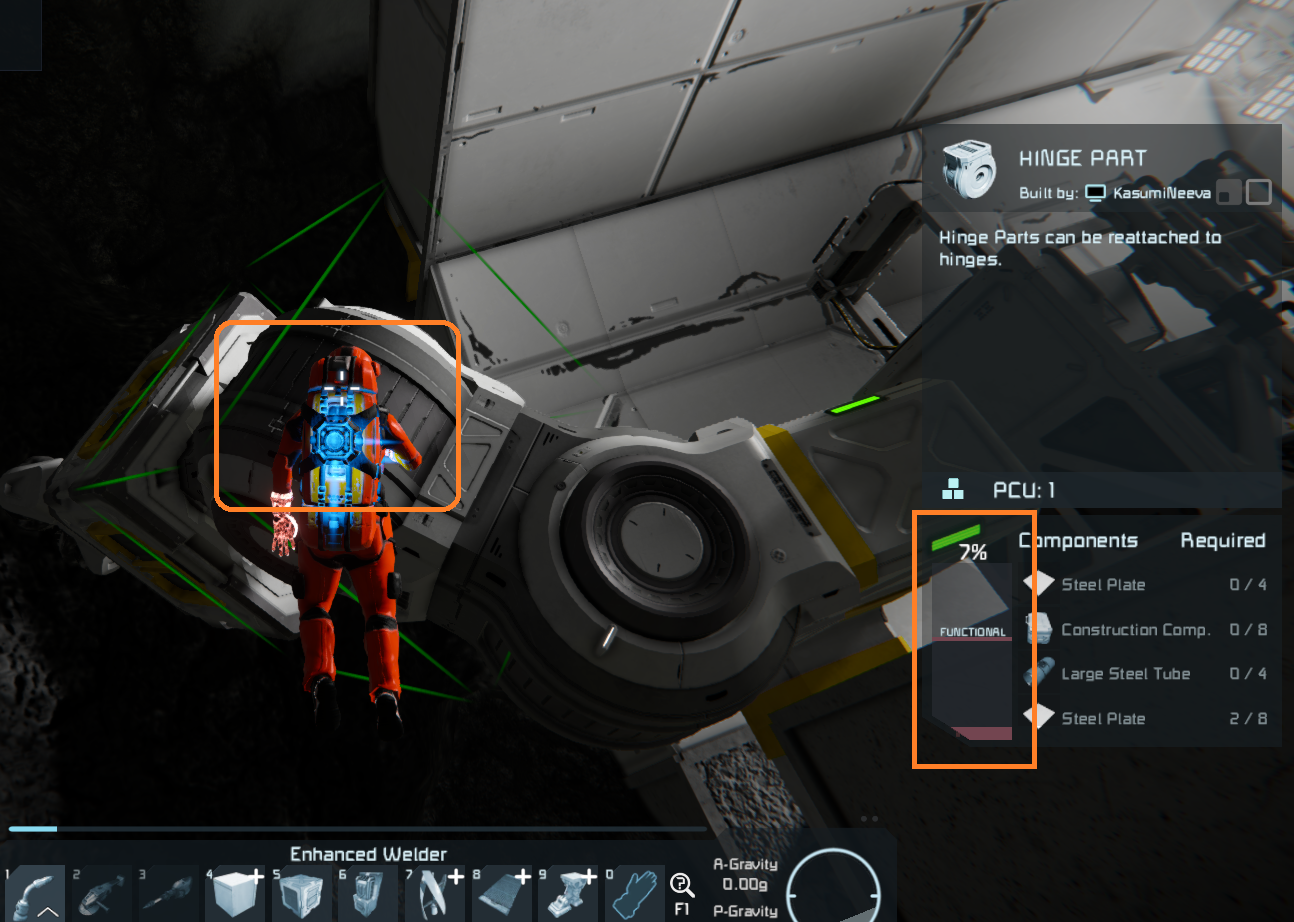The width and height of the screenshot is (1294, 922).
Task: Open help via the magnifier question icon
Action: coord(683,885)
